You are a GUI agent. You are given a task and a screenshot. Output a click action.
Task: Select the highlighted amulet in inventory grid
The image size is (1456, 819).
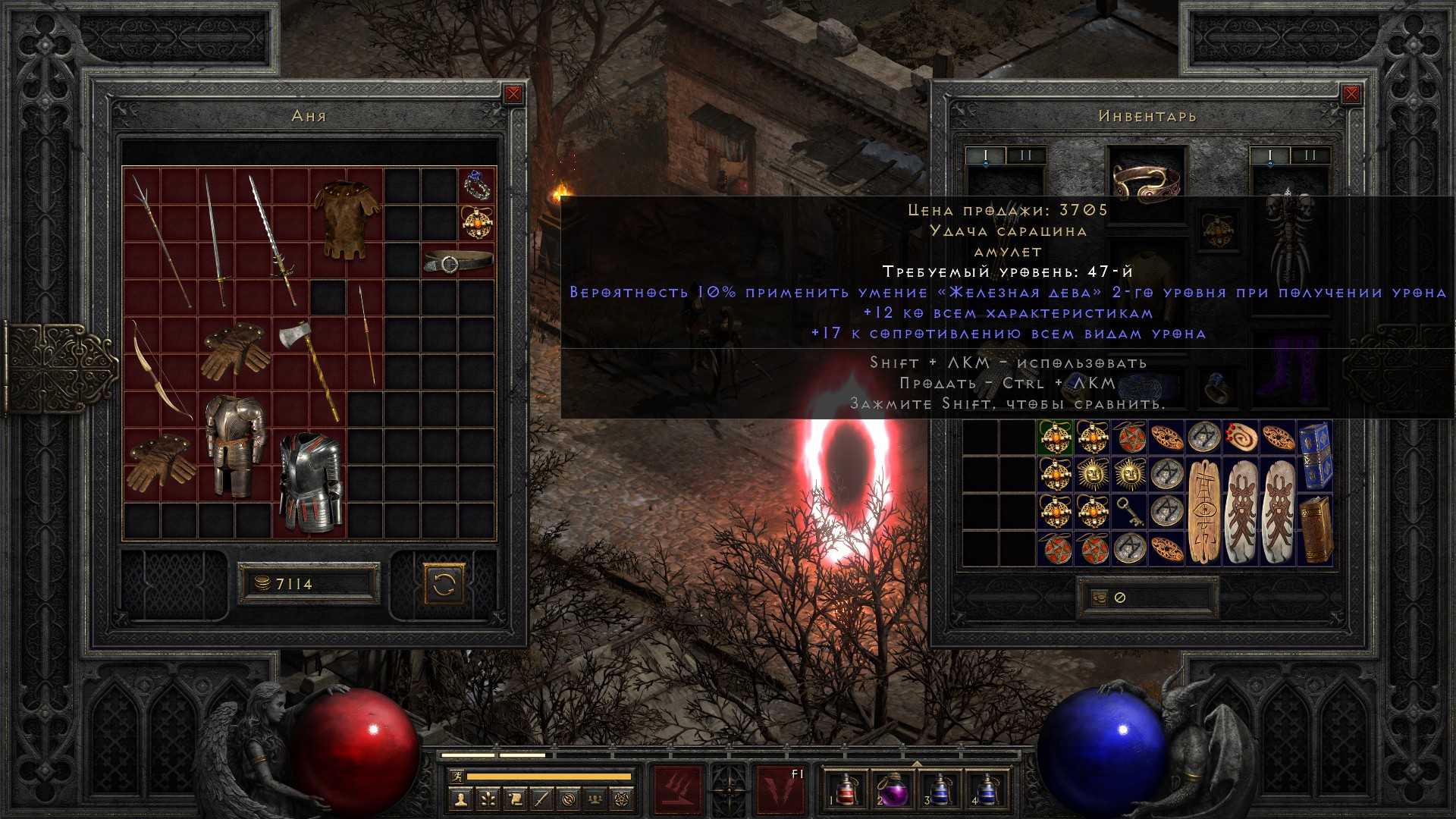pos(1055,439)
